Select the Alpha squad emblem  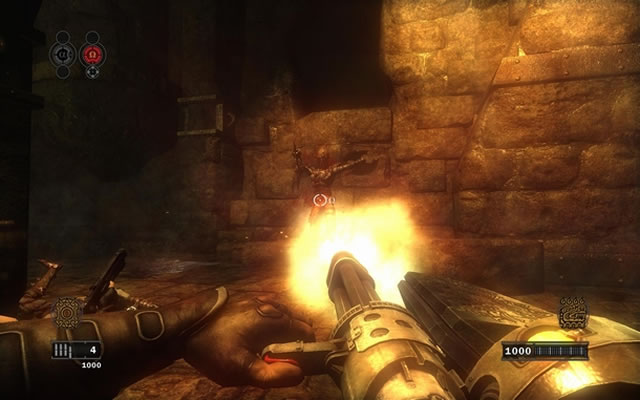(62, 52)
